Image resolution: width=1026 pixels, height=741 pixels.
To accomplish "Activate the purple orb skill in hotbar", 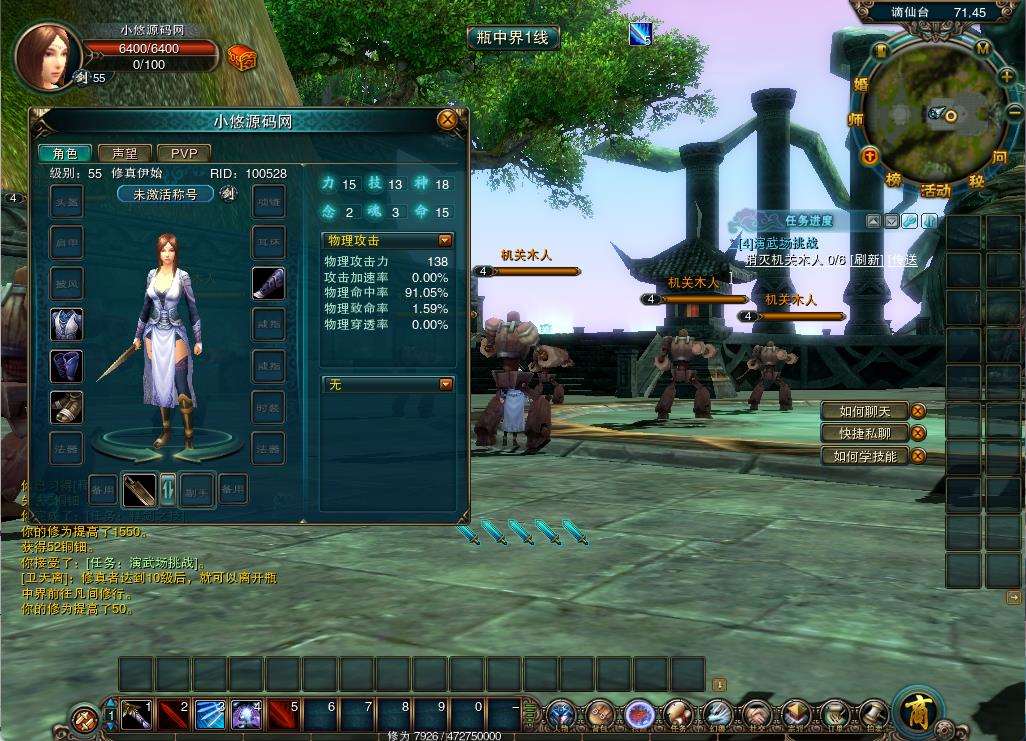I will (247, 714).
